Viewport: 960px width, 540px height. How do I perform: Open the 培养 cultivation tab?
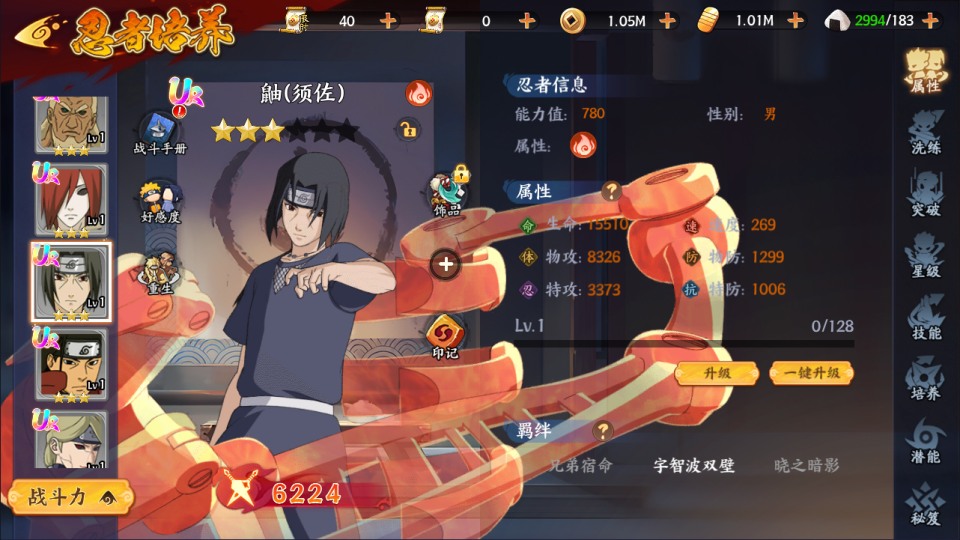924,380
